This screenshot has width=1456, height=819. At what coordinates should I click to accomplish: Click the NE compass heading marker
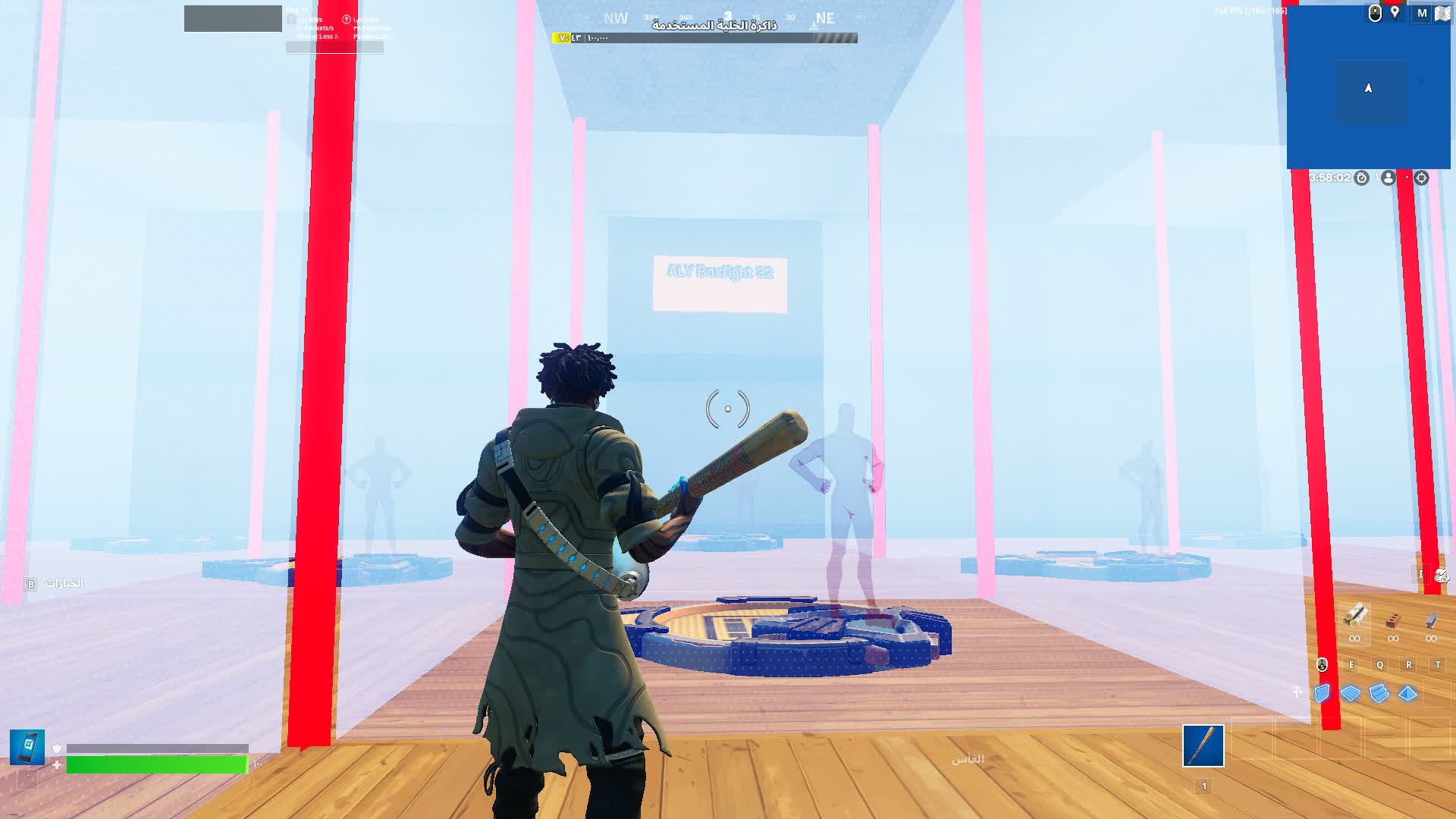pos(823,18)
